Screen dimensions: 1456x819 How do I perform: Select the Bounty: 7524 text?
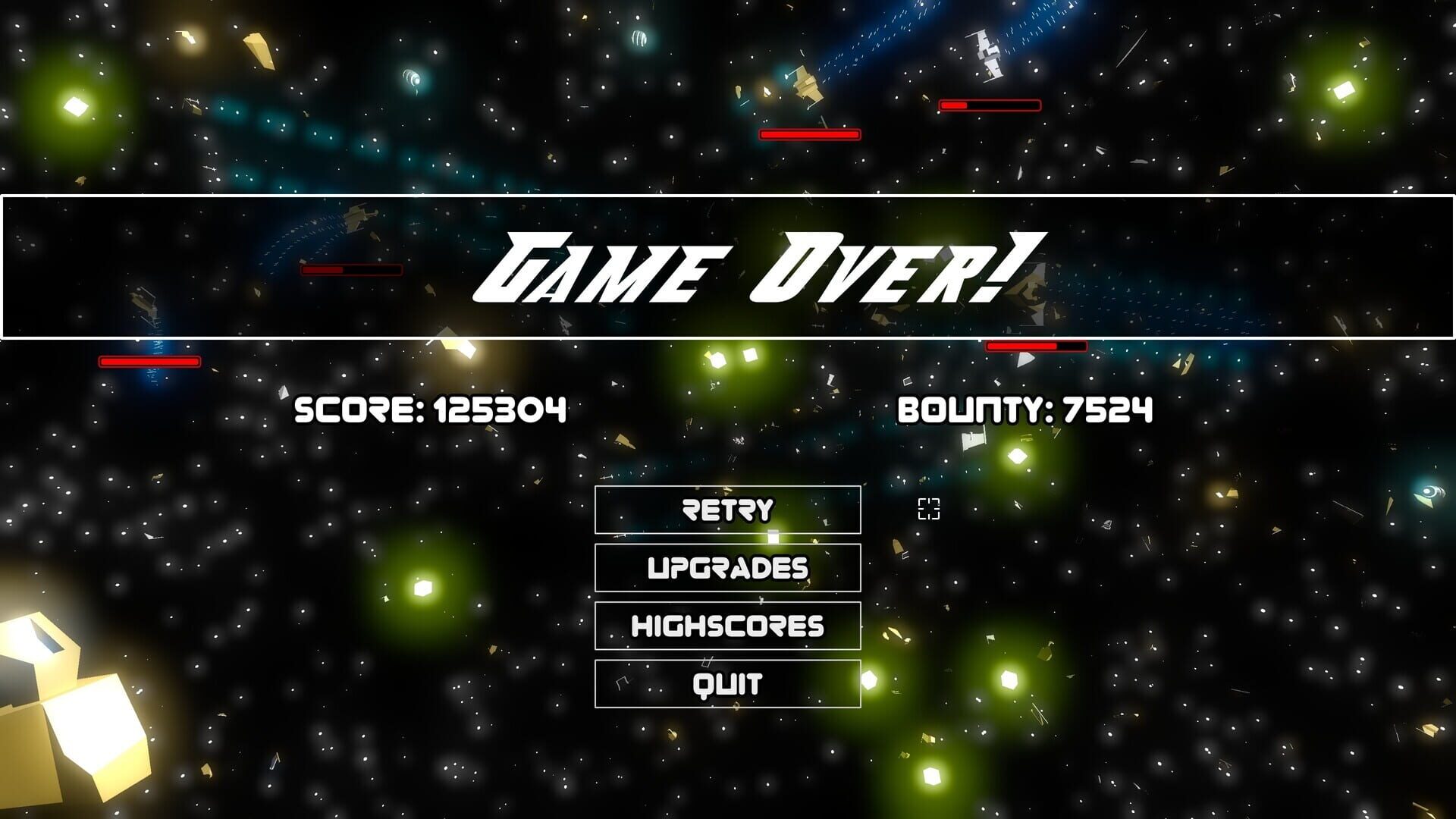click(x=1025, y=412)
